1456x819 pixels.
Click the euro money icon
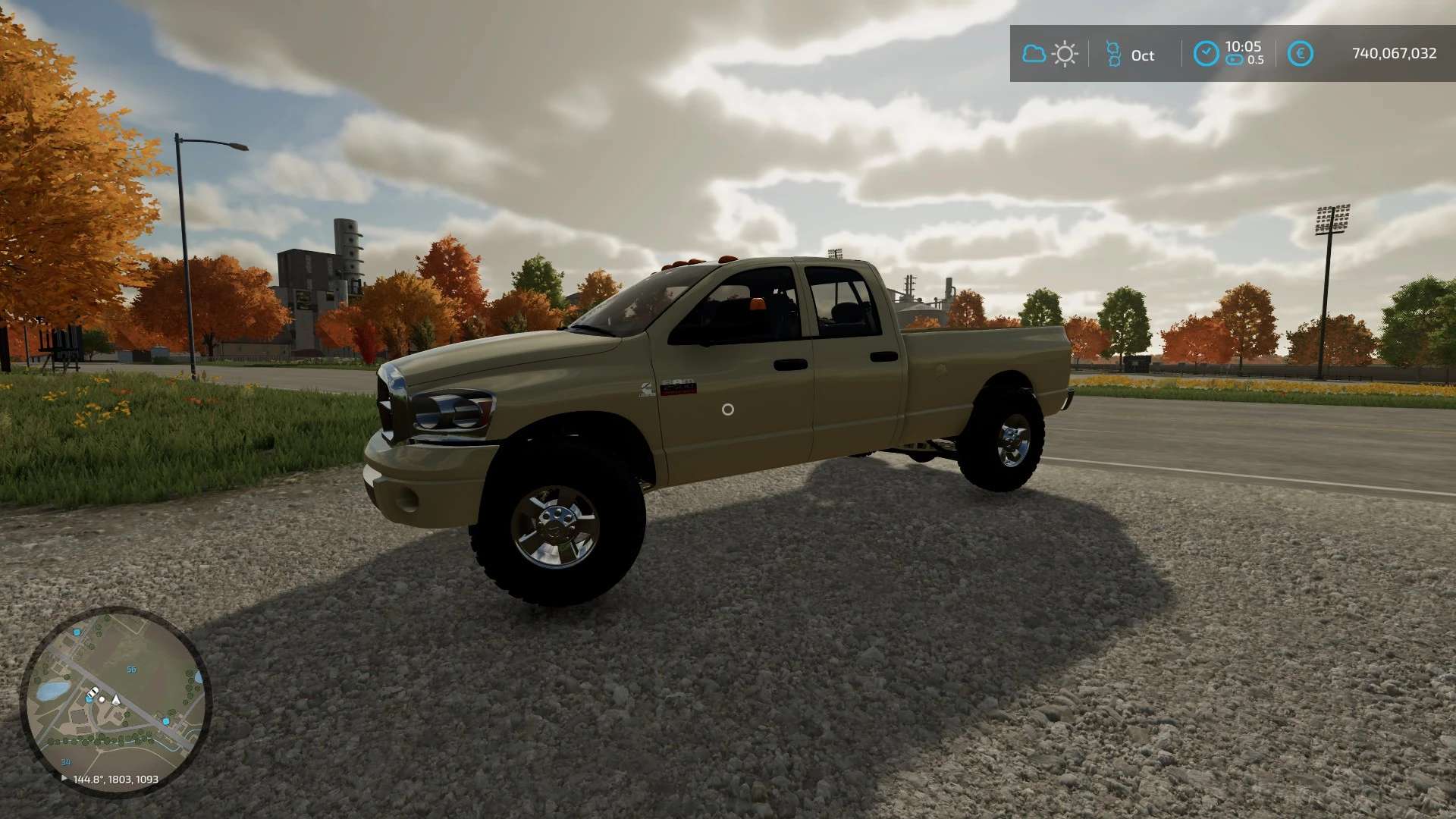pos(1300,54)
